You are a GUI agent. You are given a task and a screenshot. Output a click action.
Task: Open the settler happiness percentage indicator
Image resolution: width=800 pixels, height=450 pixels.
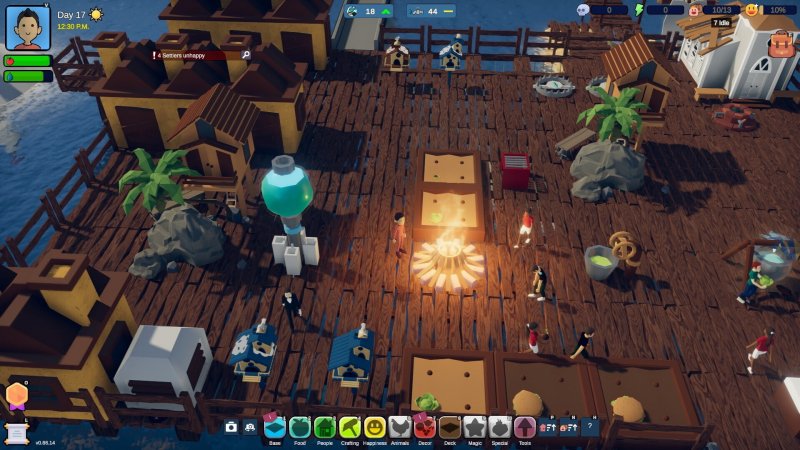[x=768, y=10]
